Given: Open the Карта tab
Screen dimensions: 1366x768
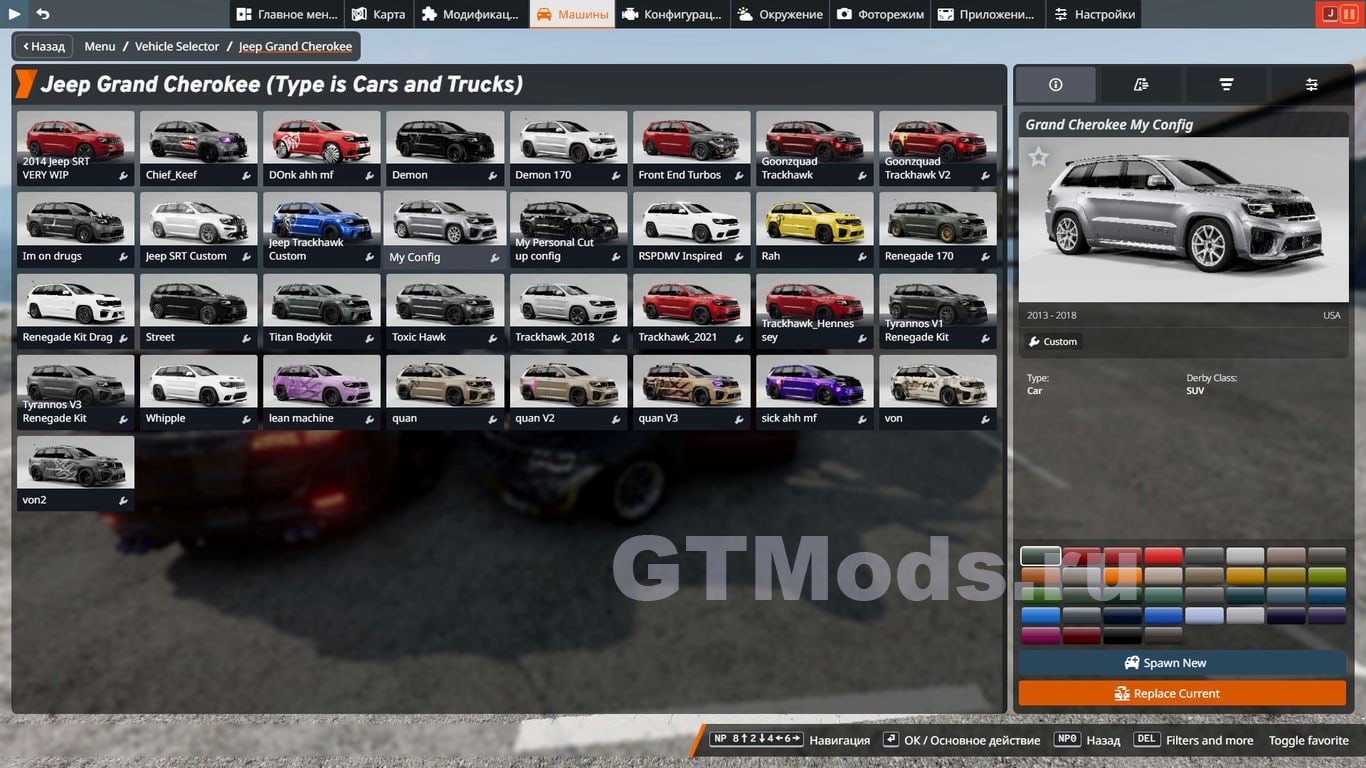Looking at the screenshot, I should [378, 14].
